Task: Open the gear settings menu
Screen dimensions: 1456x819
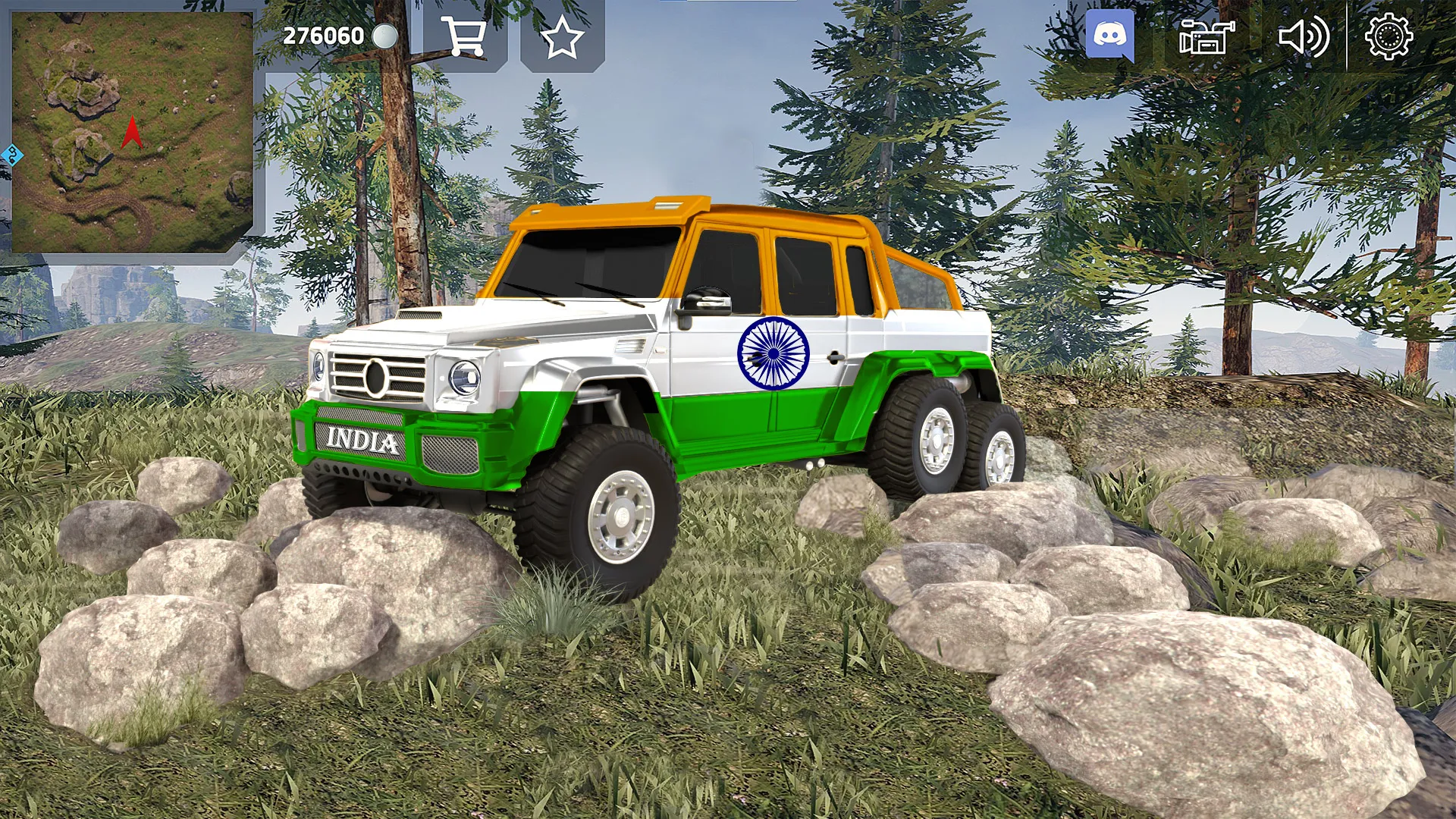Action: [x=1389, y=36]
